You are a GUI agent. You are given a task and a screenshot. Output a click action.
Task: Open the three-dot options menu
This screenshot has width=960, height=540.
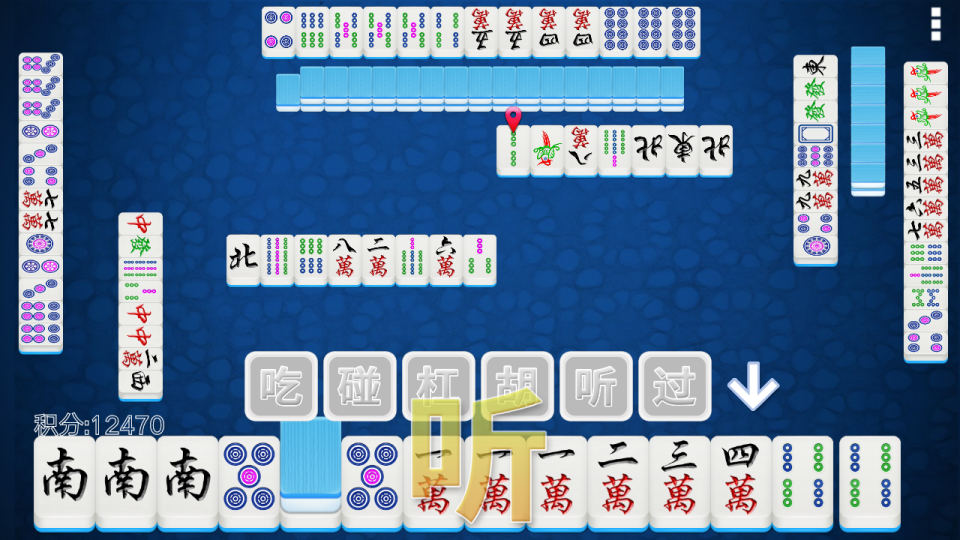[936, 23]
